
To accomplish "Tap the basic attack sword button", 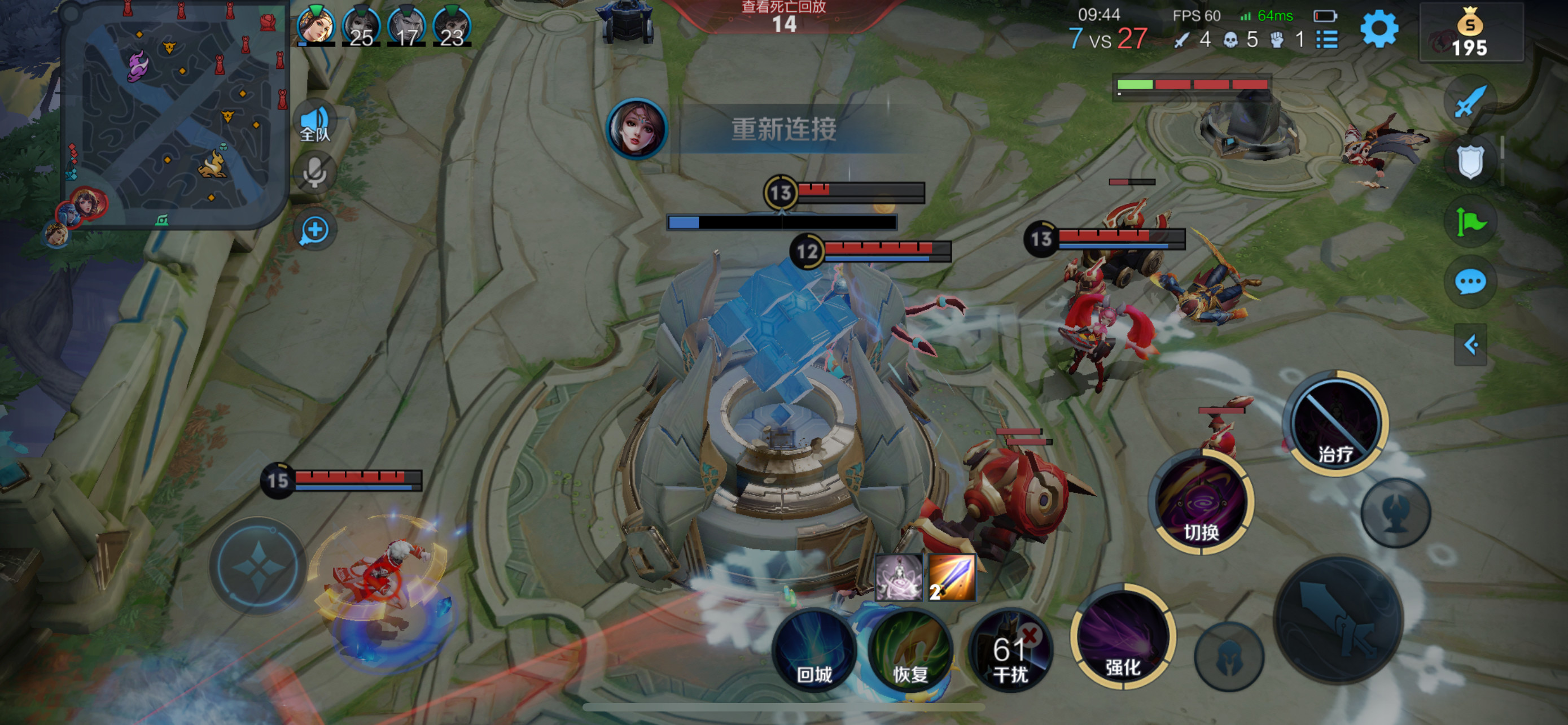I will click(1338, 619).
